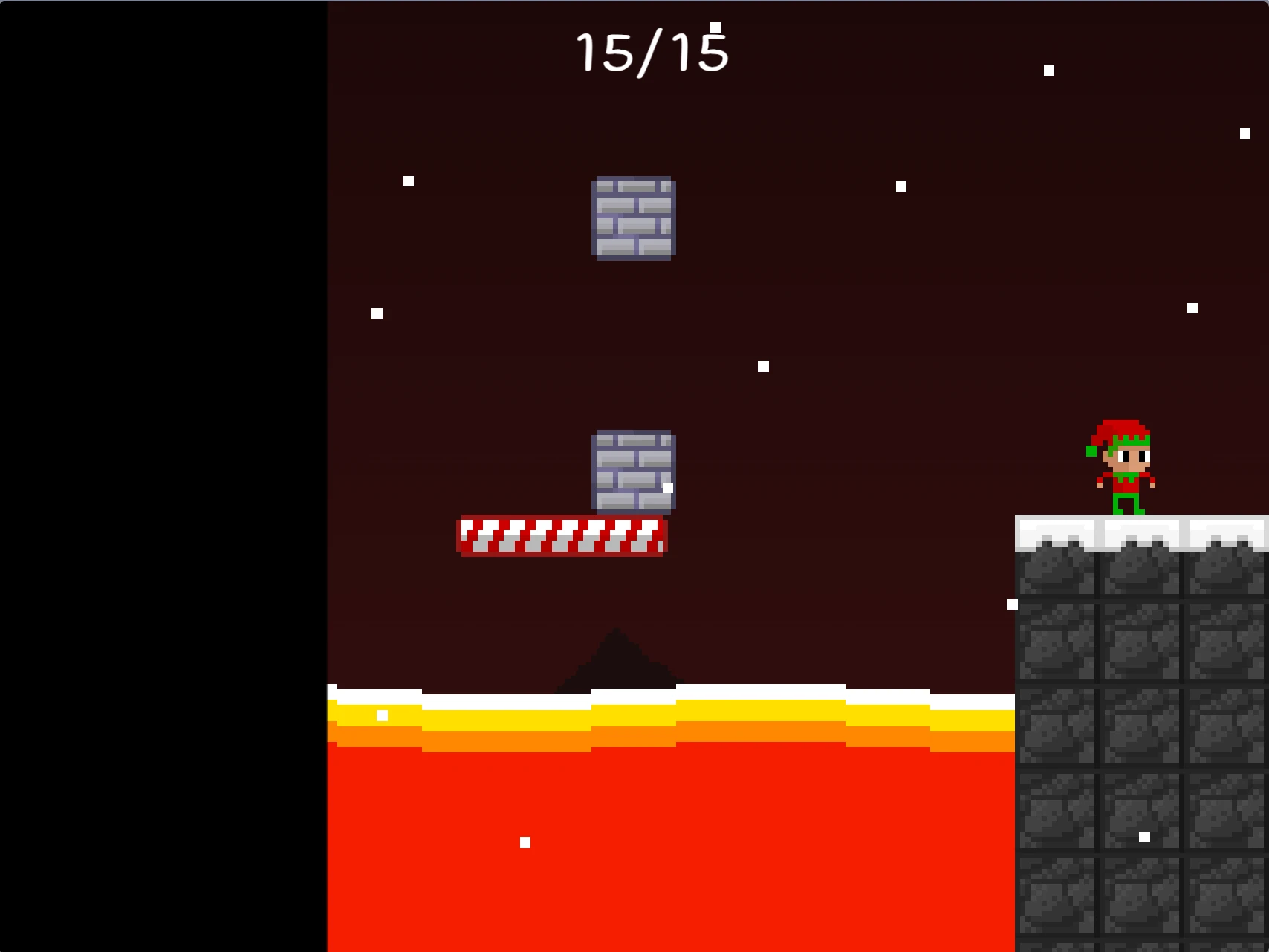Click the snowflake inside the stone pillar

pyautogui.click(x=1143, y=837)
